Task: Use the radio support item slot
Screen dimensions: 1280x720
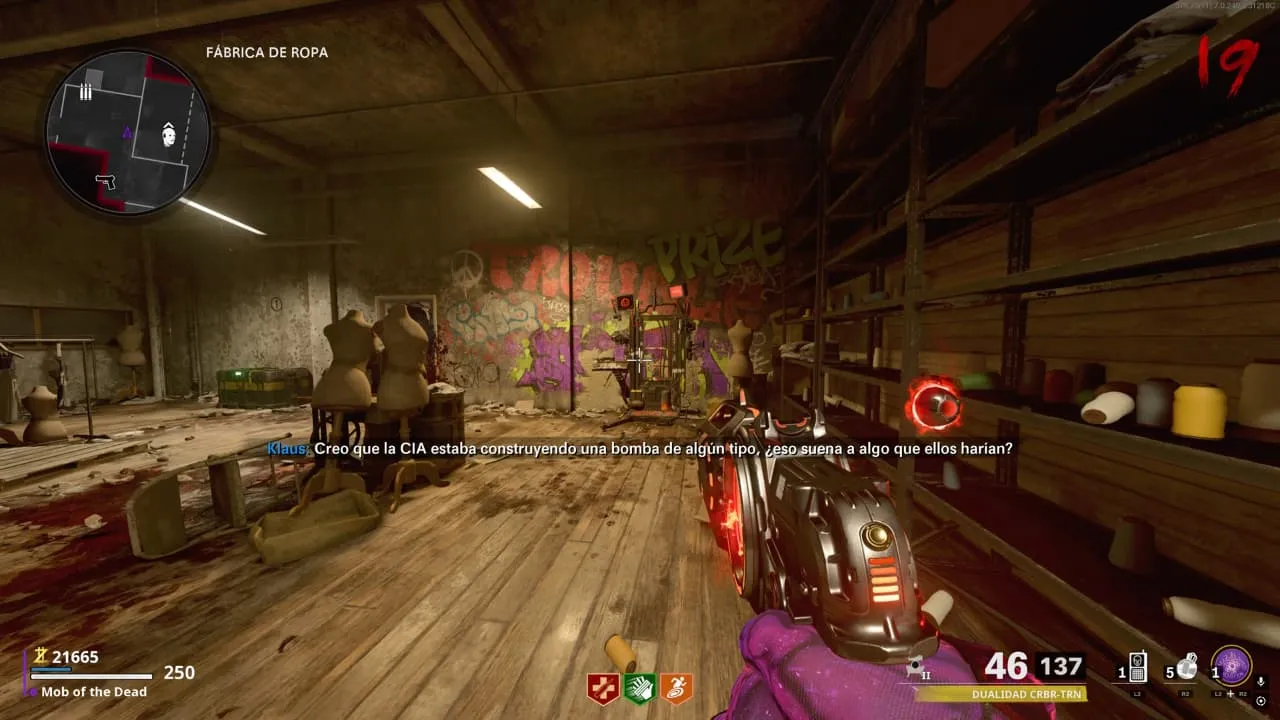Action: coord(1137,669)
